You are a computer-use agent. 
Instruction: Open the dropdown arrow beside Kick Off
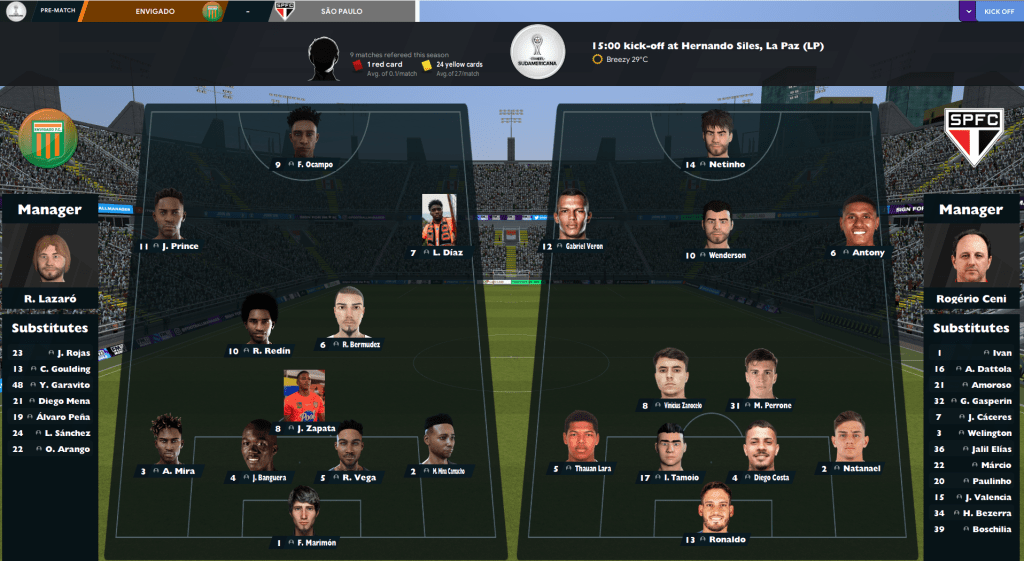coord(967,11)
